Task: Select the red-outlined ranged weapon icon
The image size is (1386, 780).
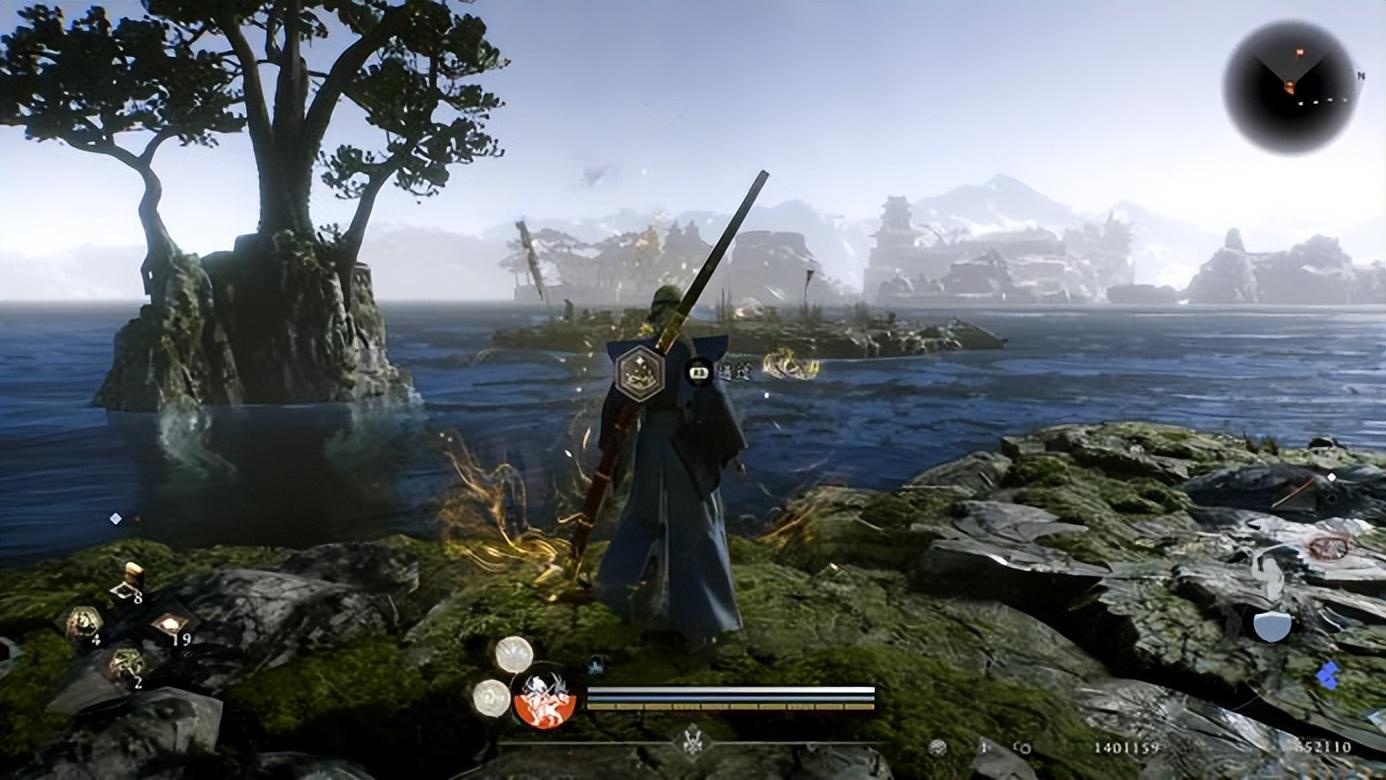Action: [1328, 547]
